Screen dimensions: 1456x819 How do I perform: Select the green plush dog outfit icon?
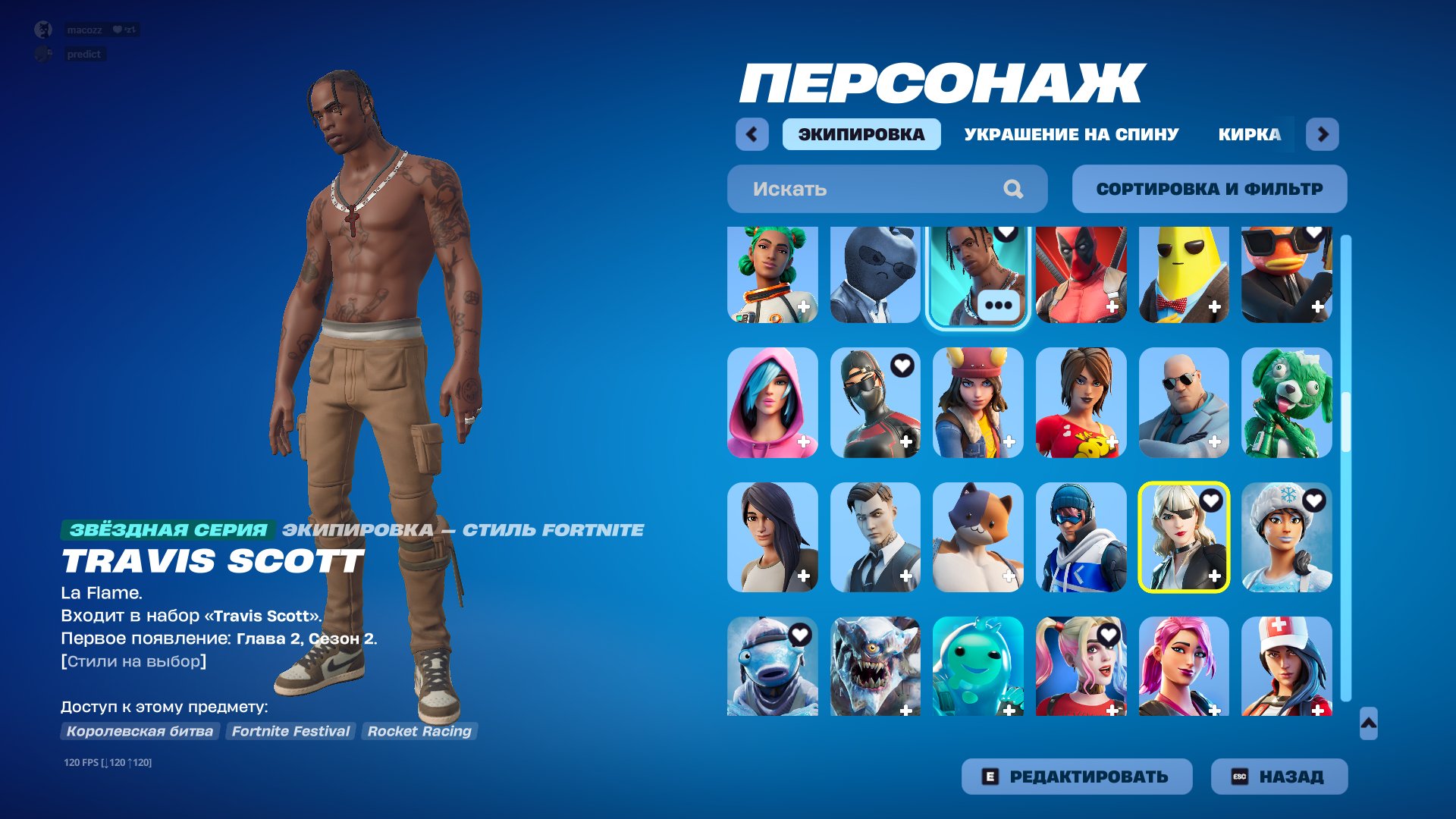click(1287, 403)
